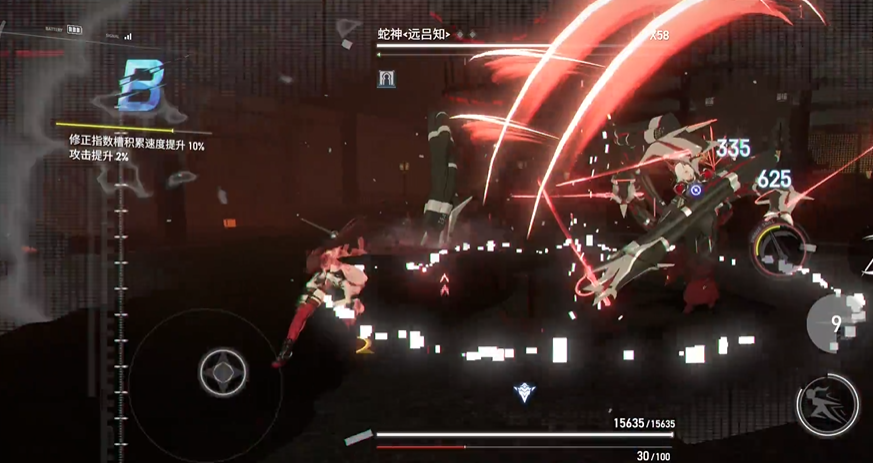
Task: Inspect the boss status icon under its name
Action: (x=384, y=78)
